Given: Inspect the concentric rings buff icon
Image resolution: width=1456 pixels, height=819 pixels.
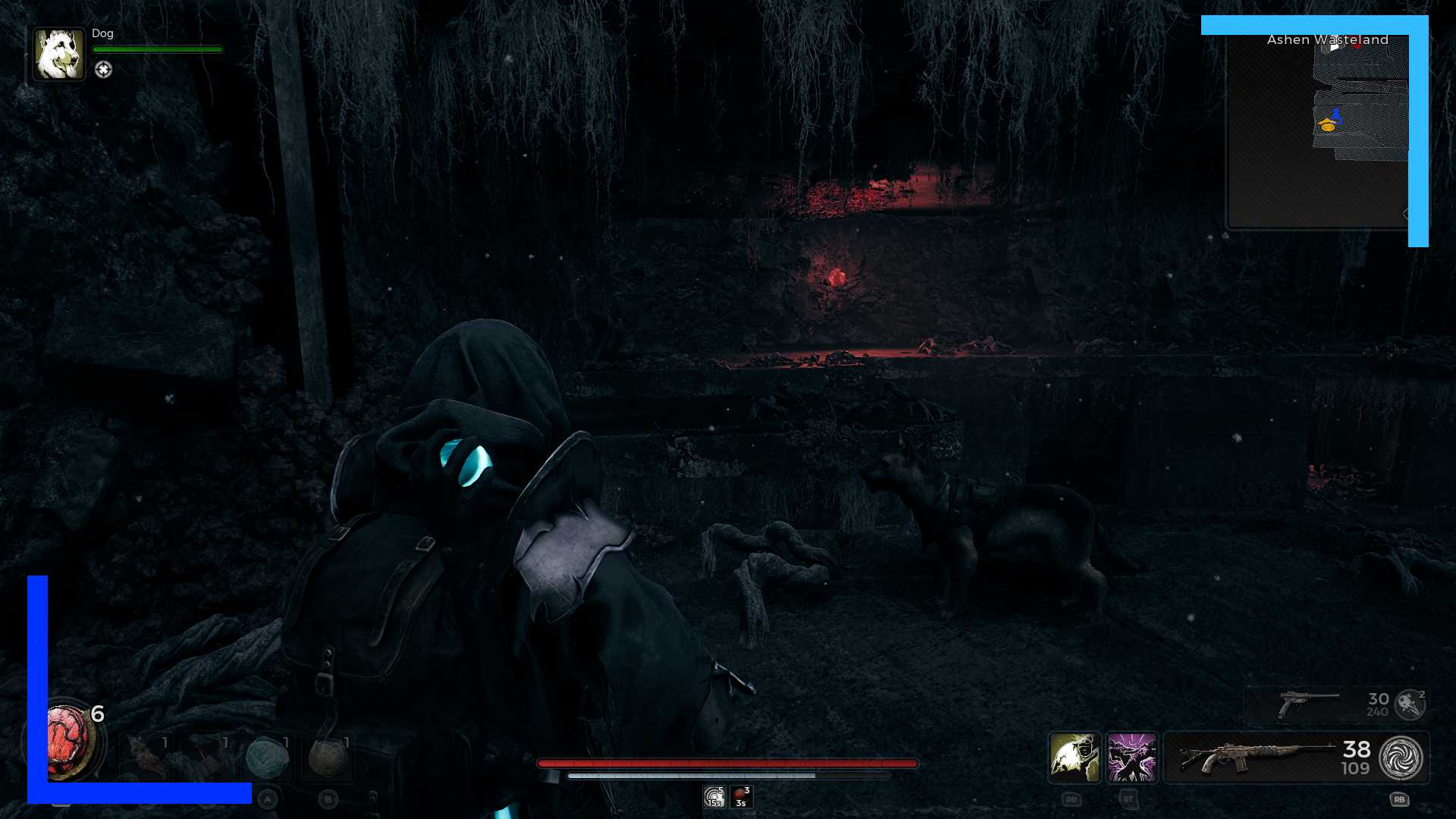Looking at the screenshot, I should pyautogui.click(x=714, y=797).
